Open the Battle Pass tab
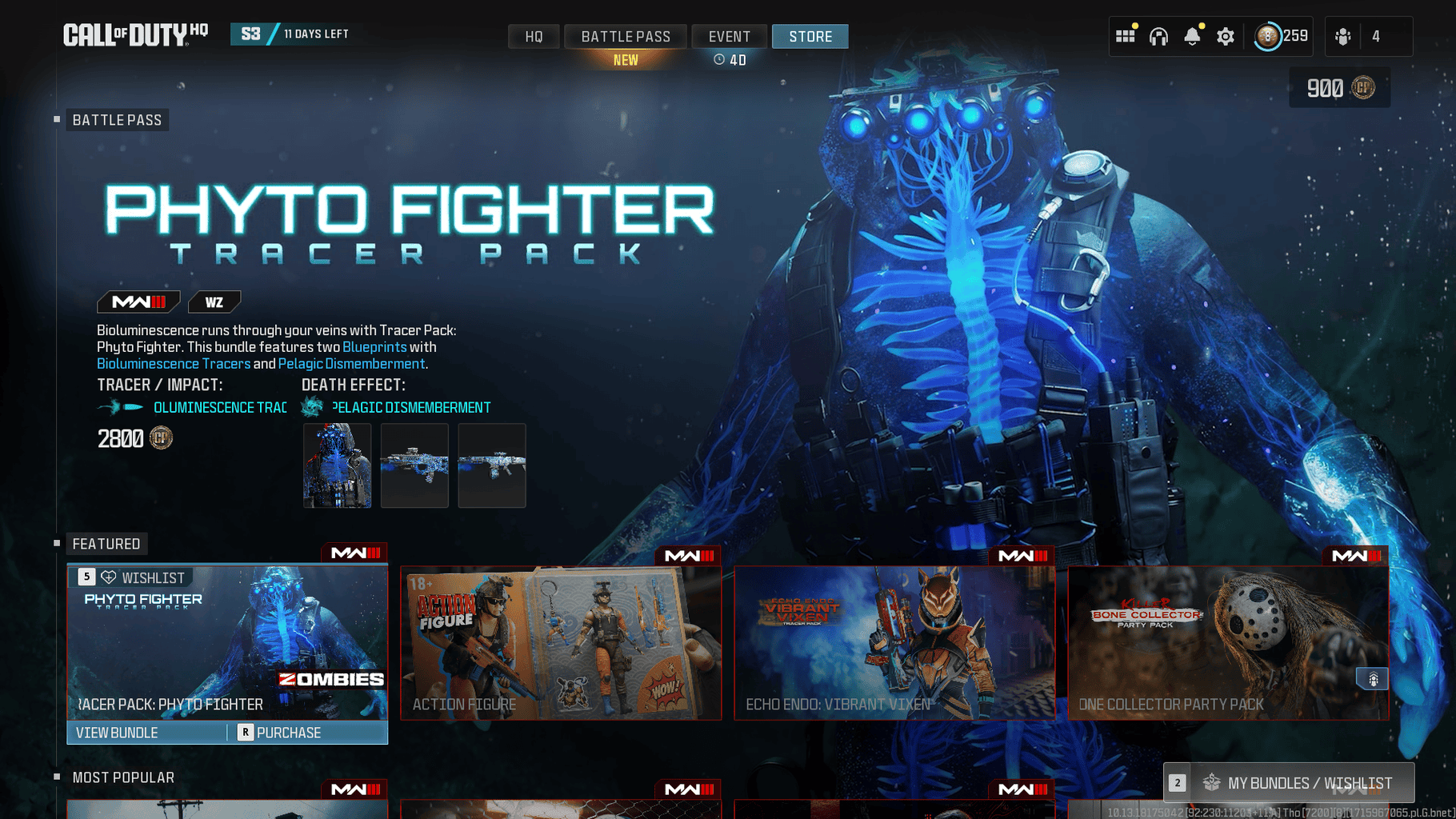The width and height of the screenshot is (1456, 819). (x=626, y=37)
